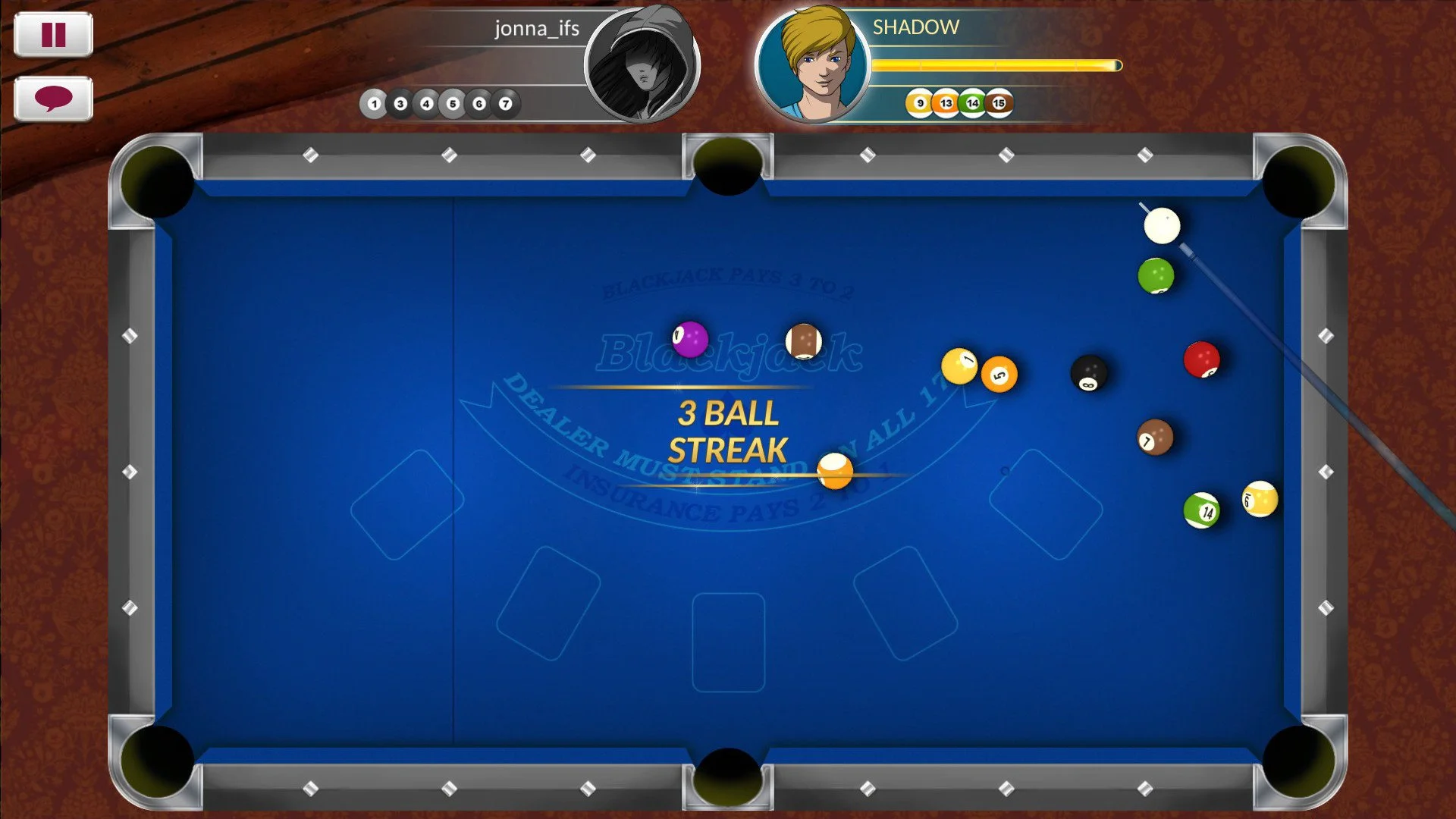1456x819 pixels.
Task: Open the chat speech bubble icon
Action: click(x=54, y=99)
